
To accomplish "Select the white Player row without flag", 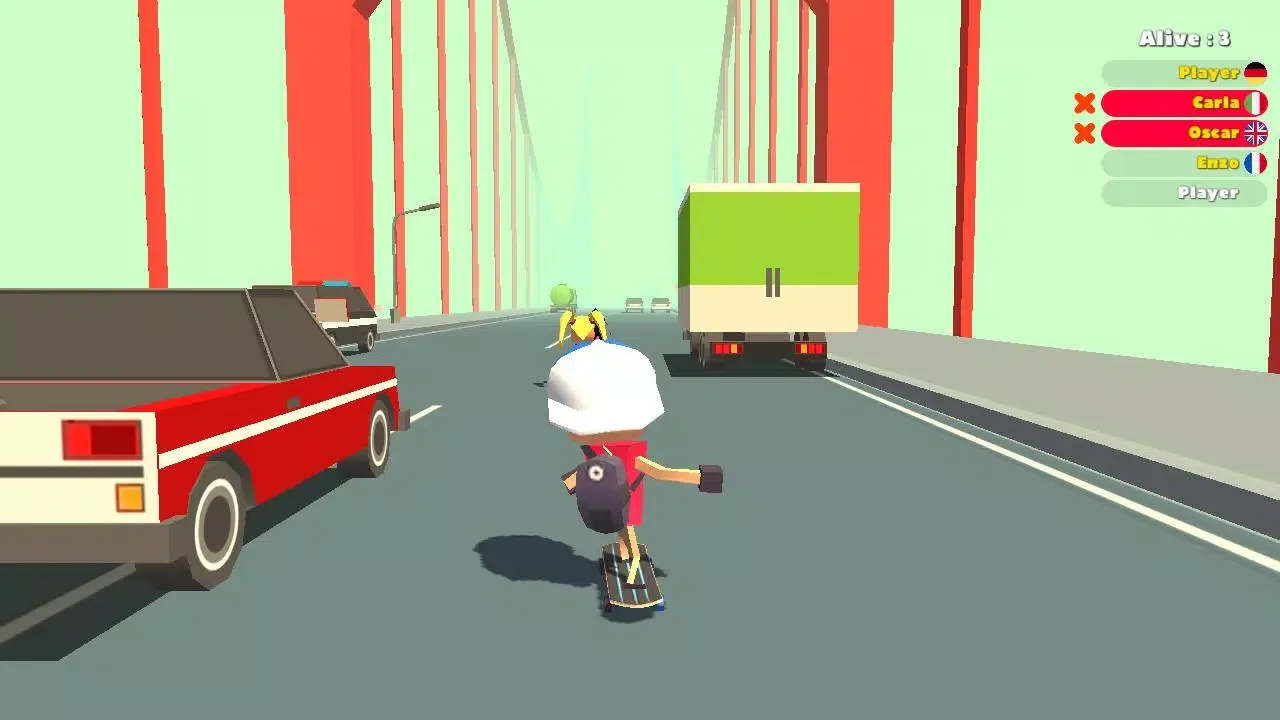I will pos(1184,193).
